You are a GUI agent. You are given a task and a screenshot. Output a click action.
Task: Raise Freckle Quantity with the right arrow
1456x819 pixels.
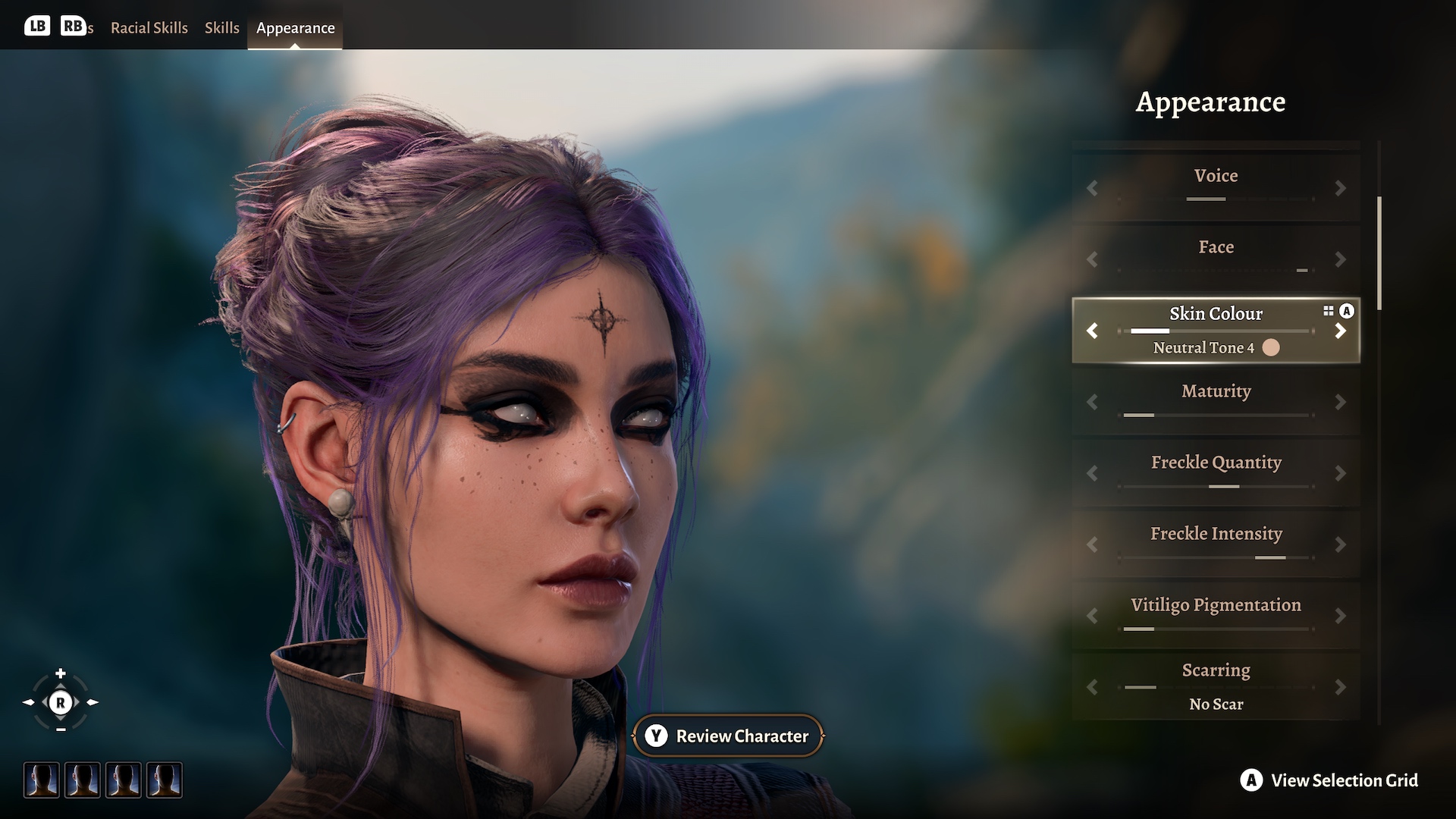pyautogui.click(x=1340, y=473)
